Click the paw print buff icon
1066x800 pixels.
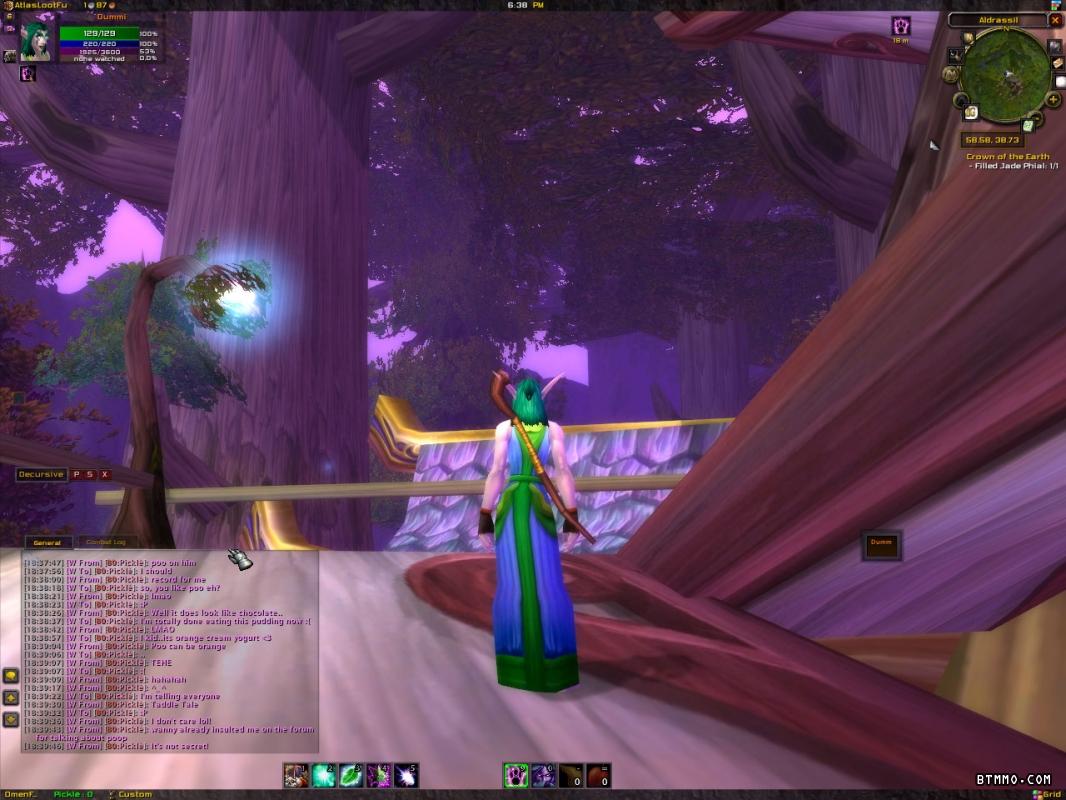[901, 26]
